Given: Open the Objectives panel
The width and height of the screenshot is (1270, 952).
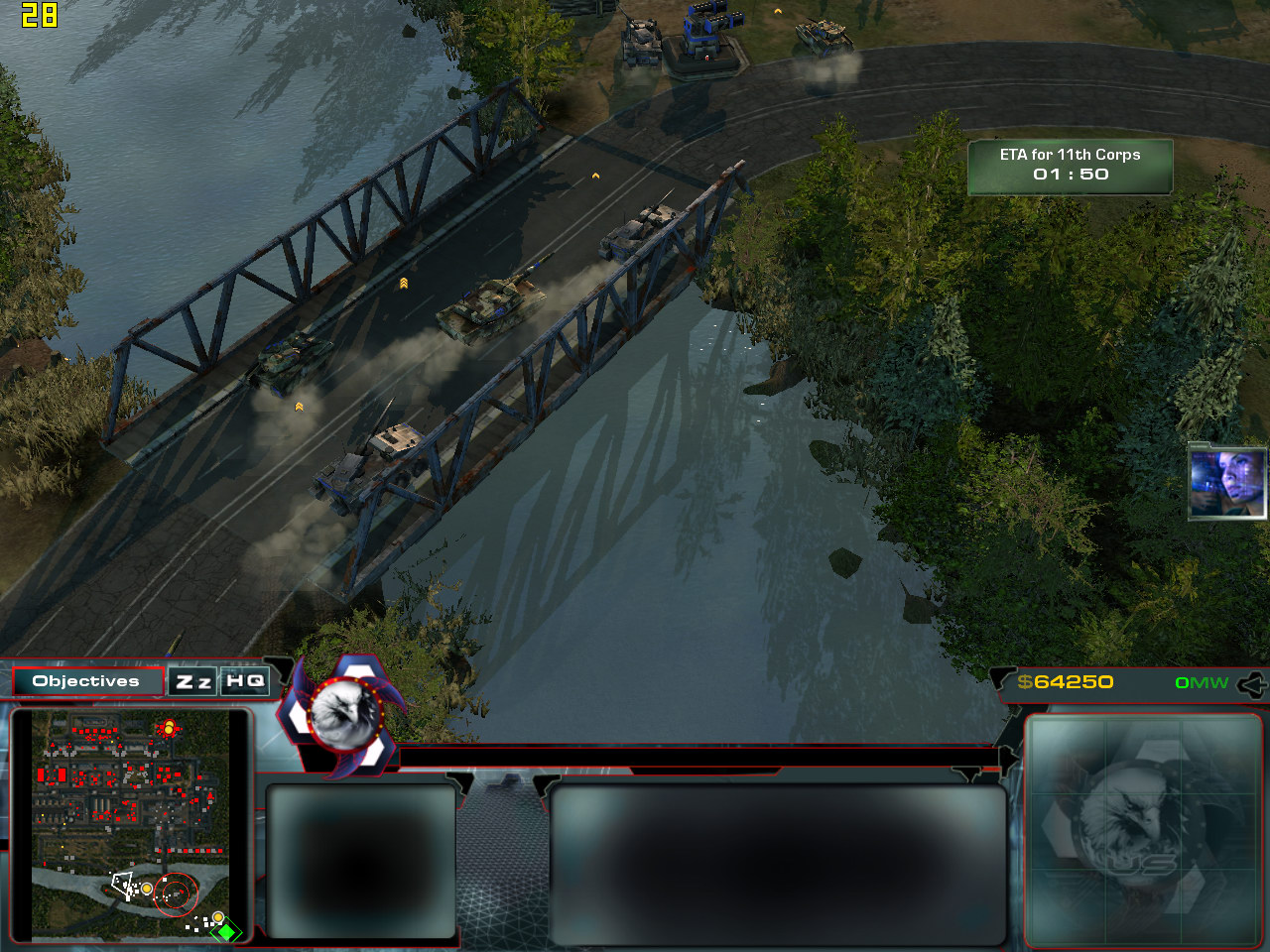Looking at the screenshot, I should point(87,681).
